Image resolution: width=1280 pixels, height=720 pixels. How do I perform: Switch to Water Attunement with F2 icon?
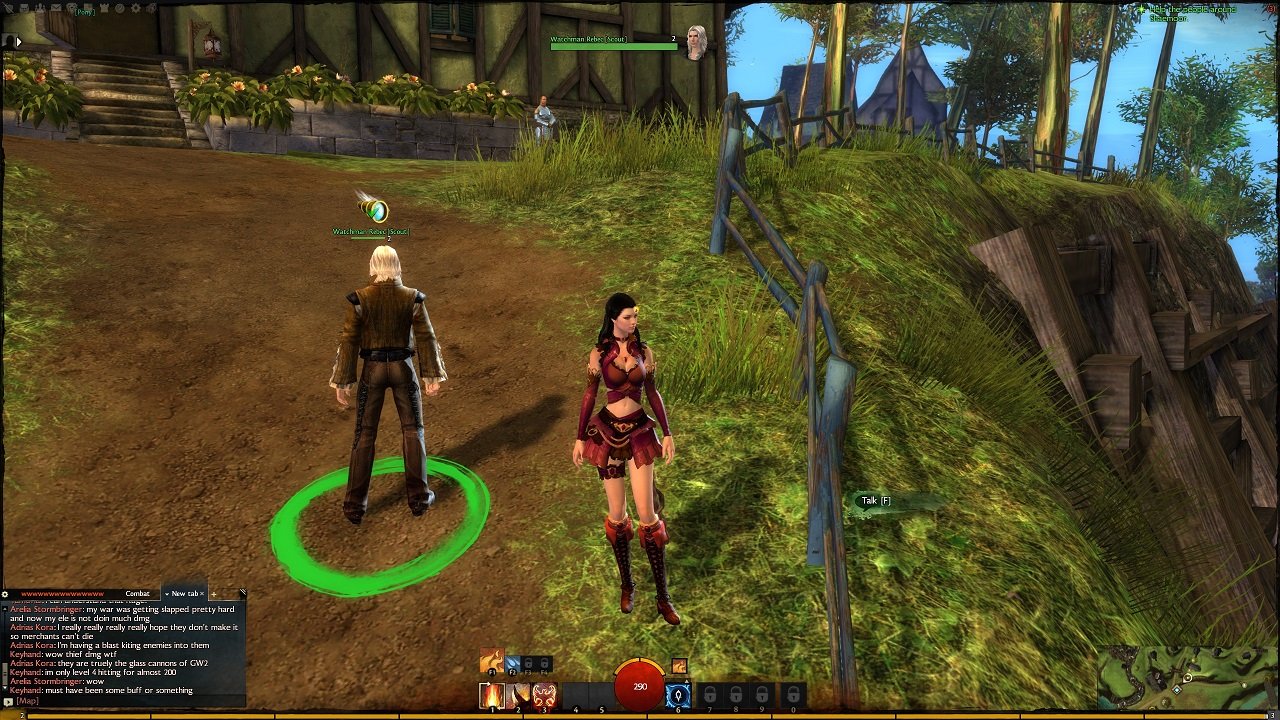tap(513, 663)
